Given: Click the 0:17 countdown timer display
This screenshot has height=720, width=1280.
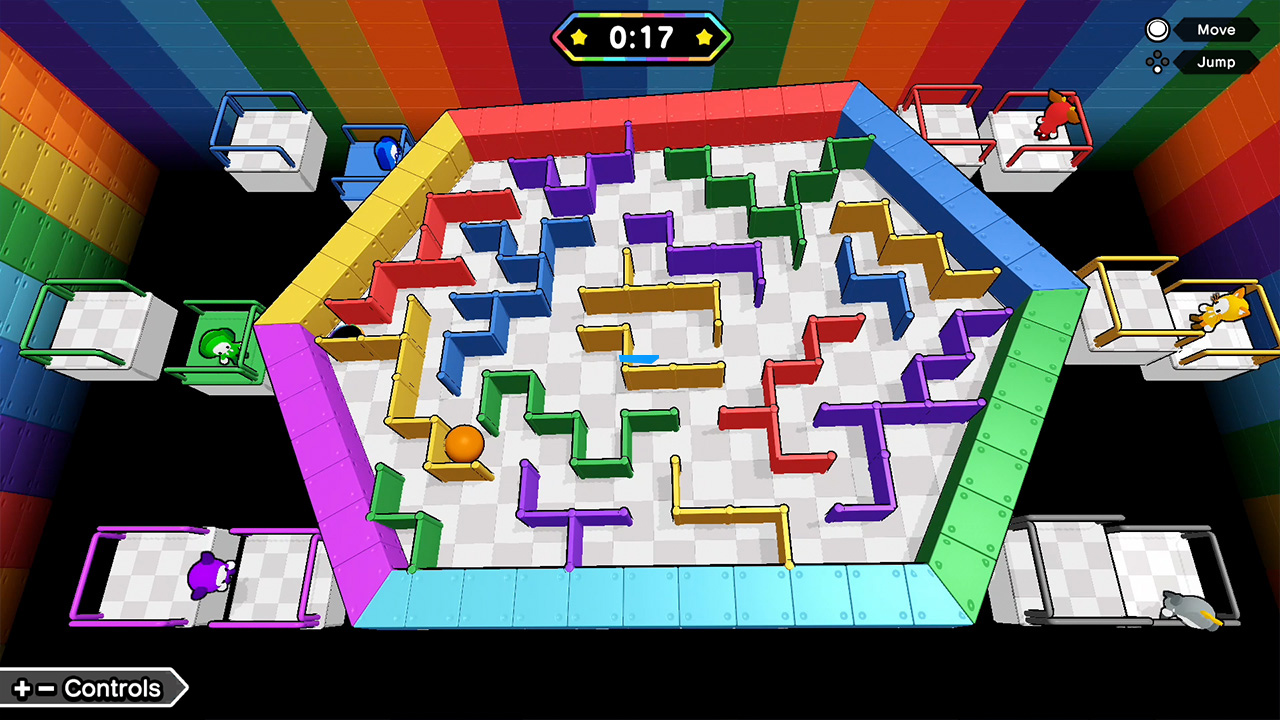Looking at the screenshot, I should (642, 37).
